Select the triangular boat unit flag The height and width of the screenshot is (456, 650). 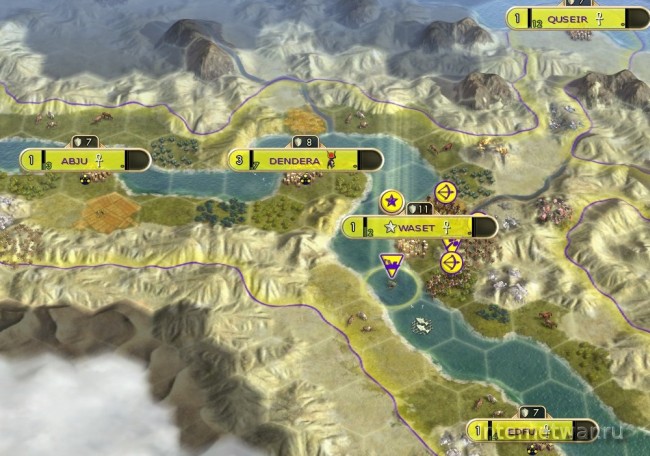(x=392, y=266)
